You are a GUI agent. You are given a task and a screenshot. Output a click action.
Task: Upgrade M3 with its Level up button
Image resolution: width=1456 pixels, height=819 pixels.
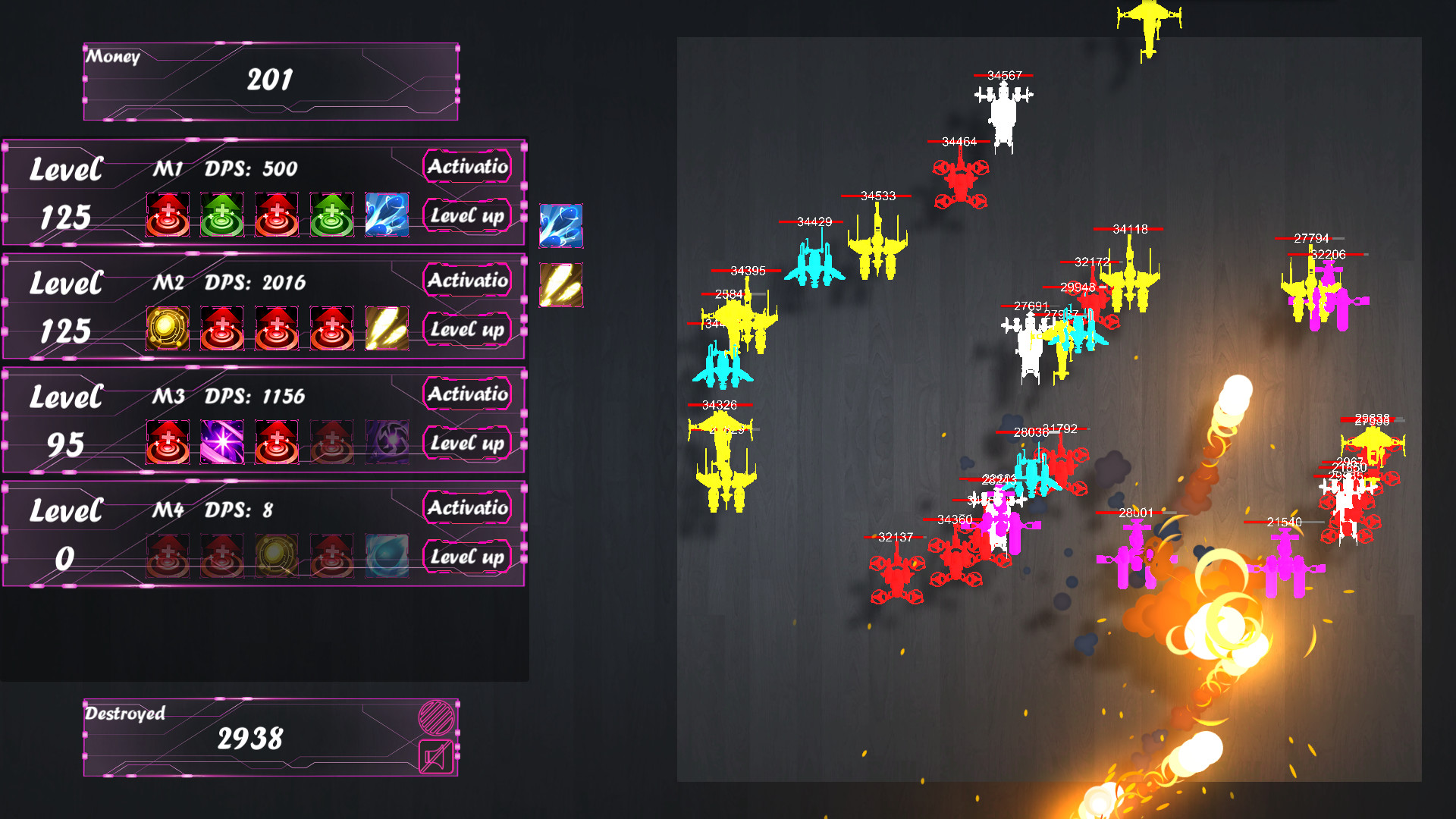(x=467, y=444)
